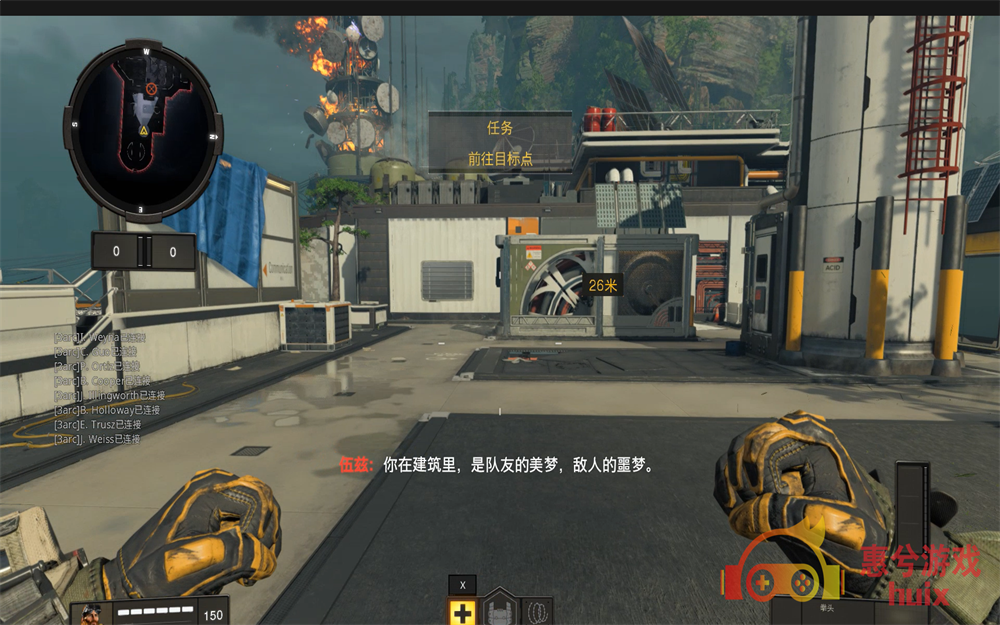Click the 26米 objective distance marker

(603, 285)
